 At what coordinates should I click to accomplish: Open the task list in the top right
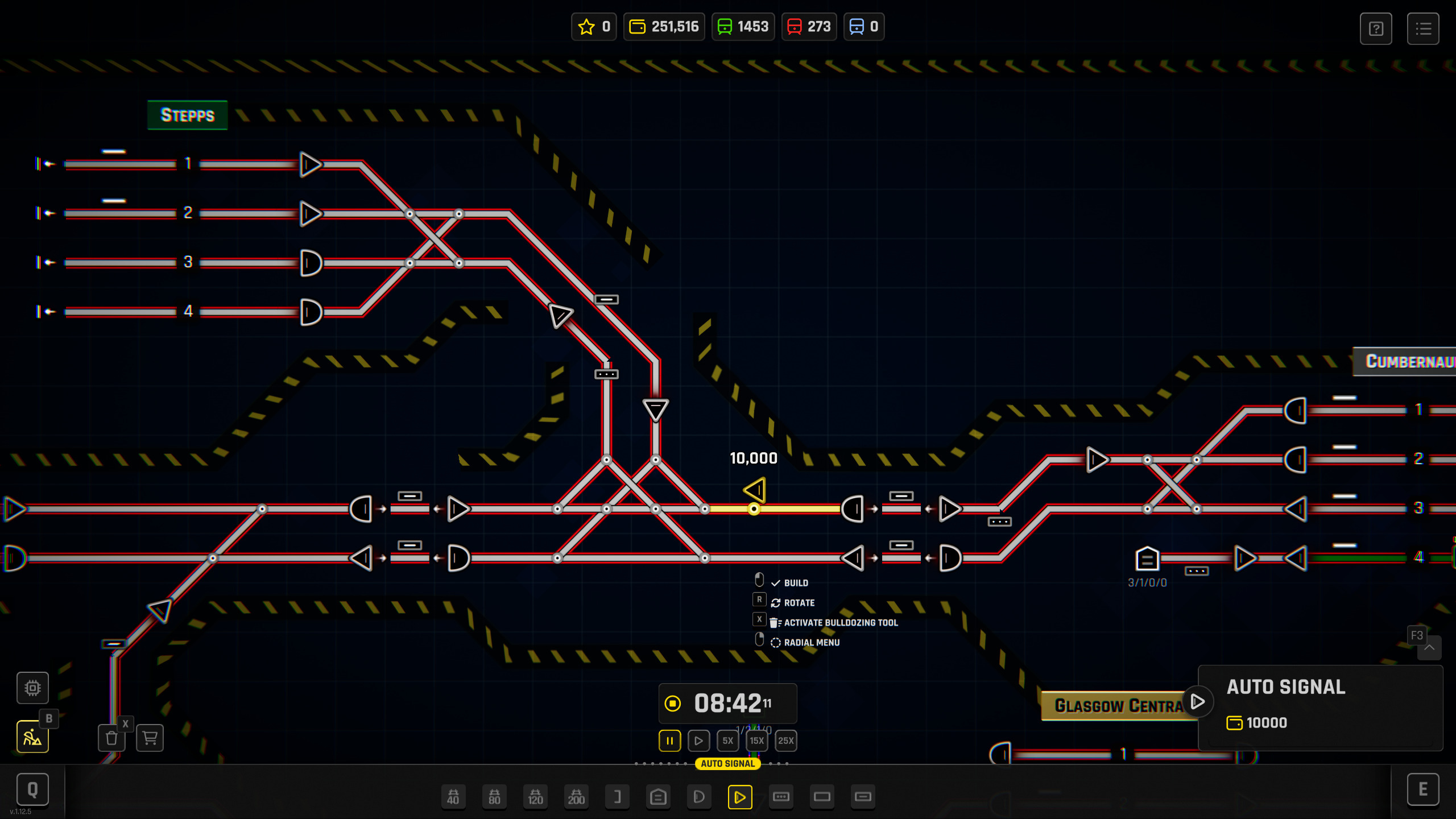[x=1424, y=28]
